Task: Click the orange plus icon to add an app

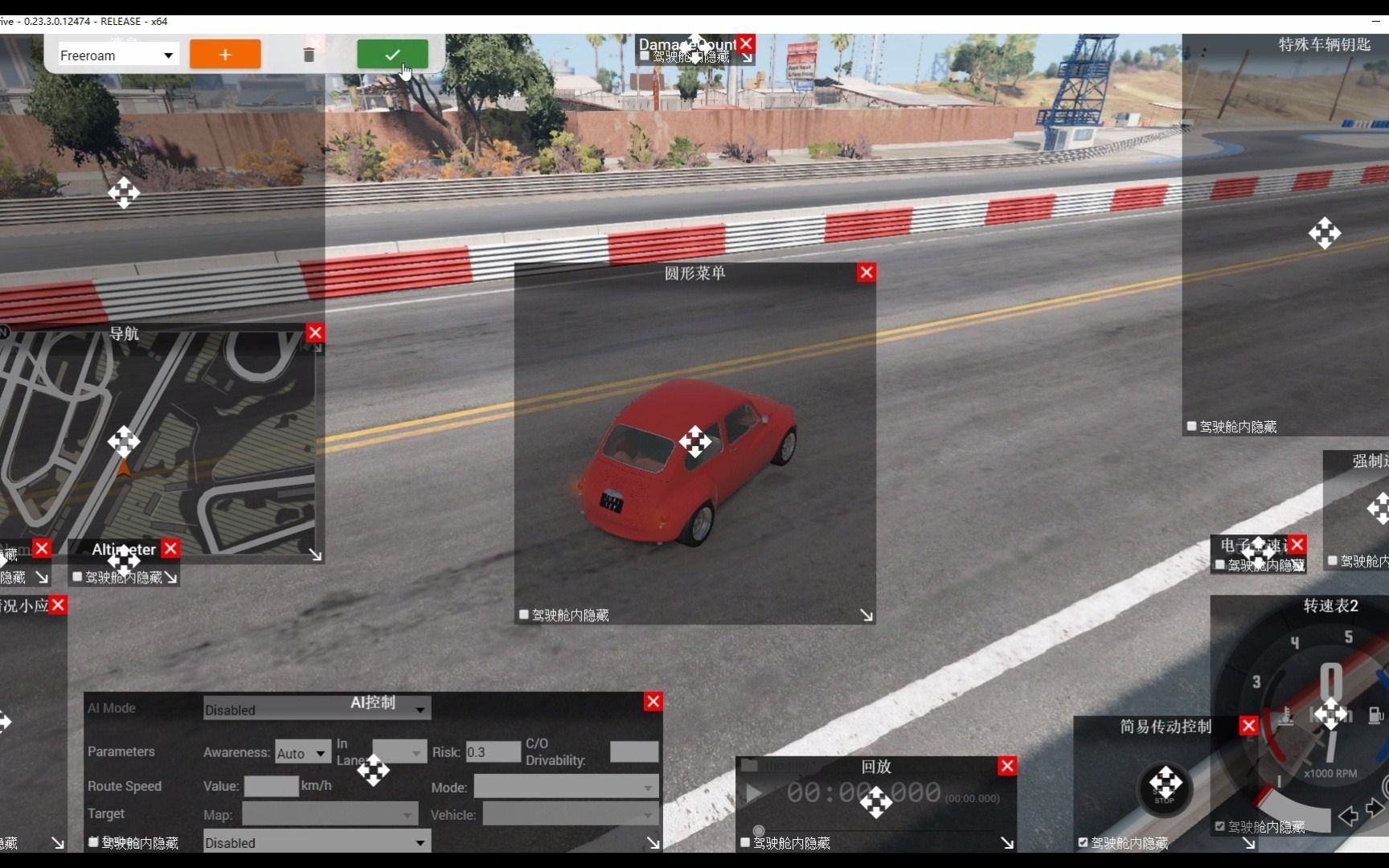Action: coord(224,54)
